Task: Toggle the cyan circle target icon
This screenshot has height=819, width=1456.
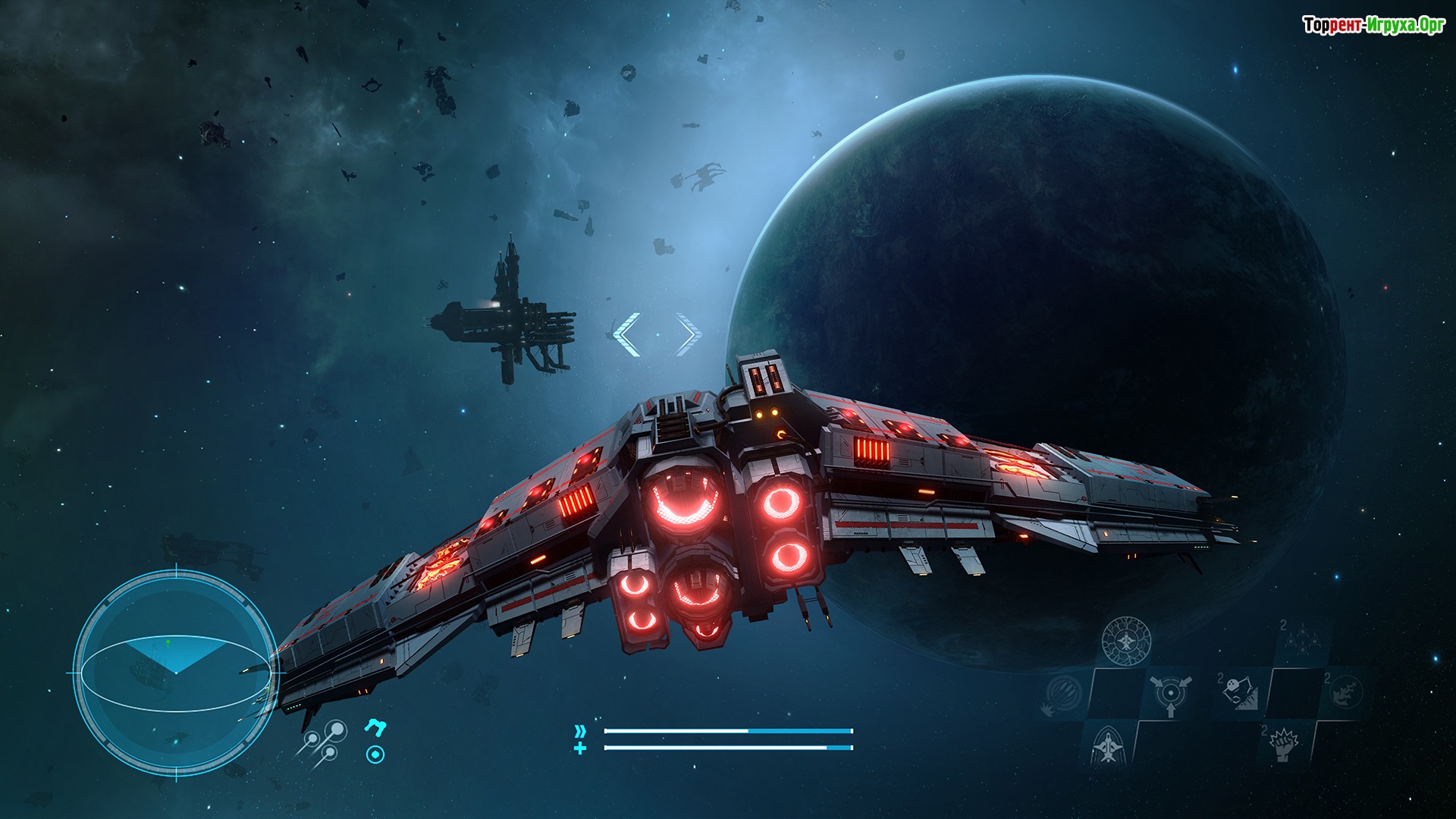Action: [x=375, y=755]
